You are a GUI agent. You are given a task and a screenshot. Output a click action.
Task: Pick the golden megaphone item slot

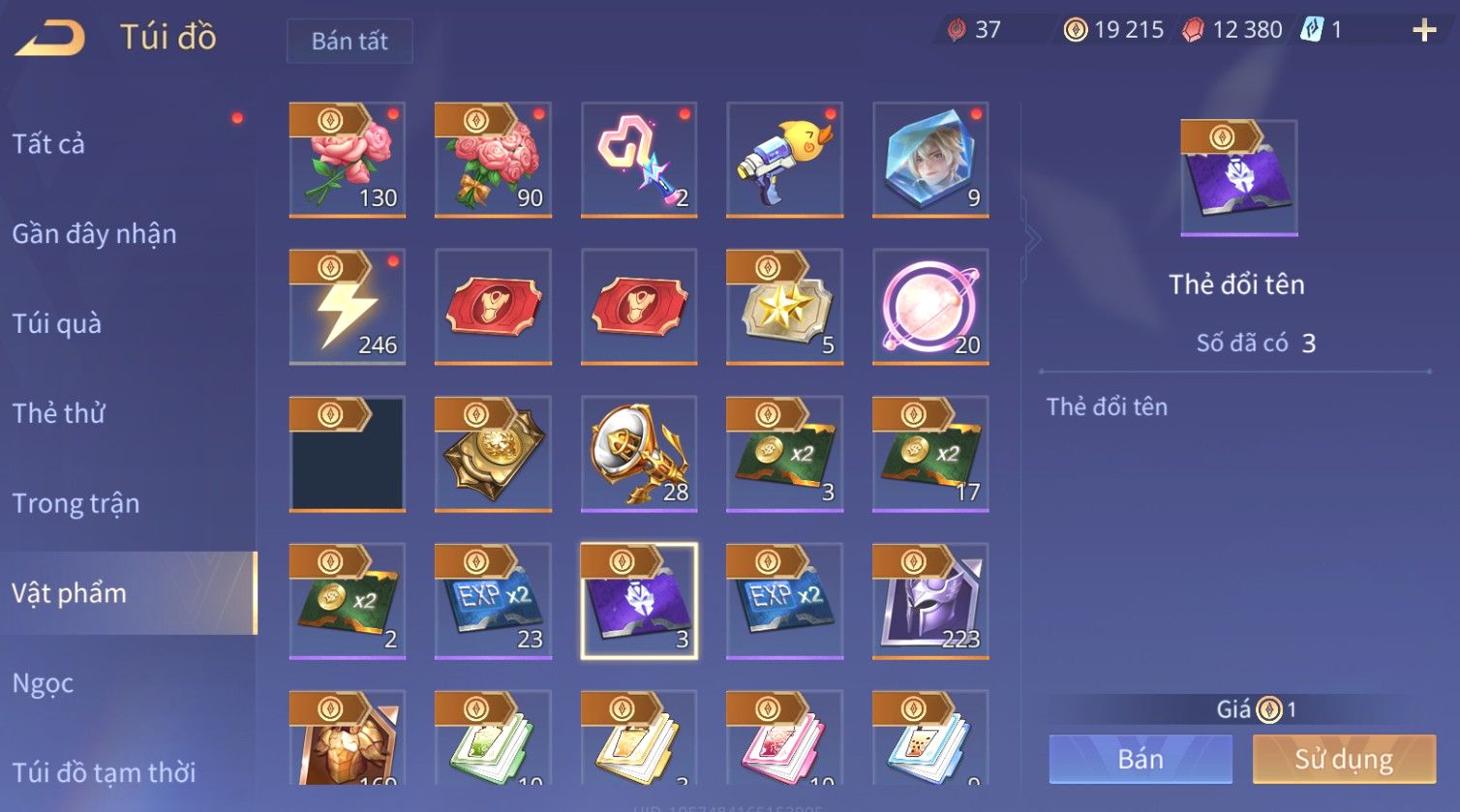point(639,454)
